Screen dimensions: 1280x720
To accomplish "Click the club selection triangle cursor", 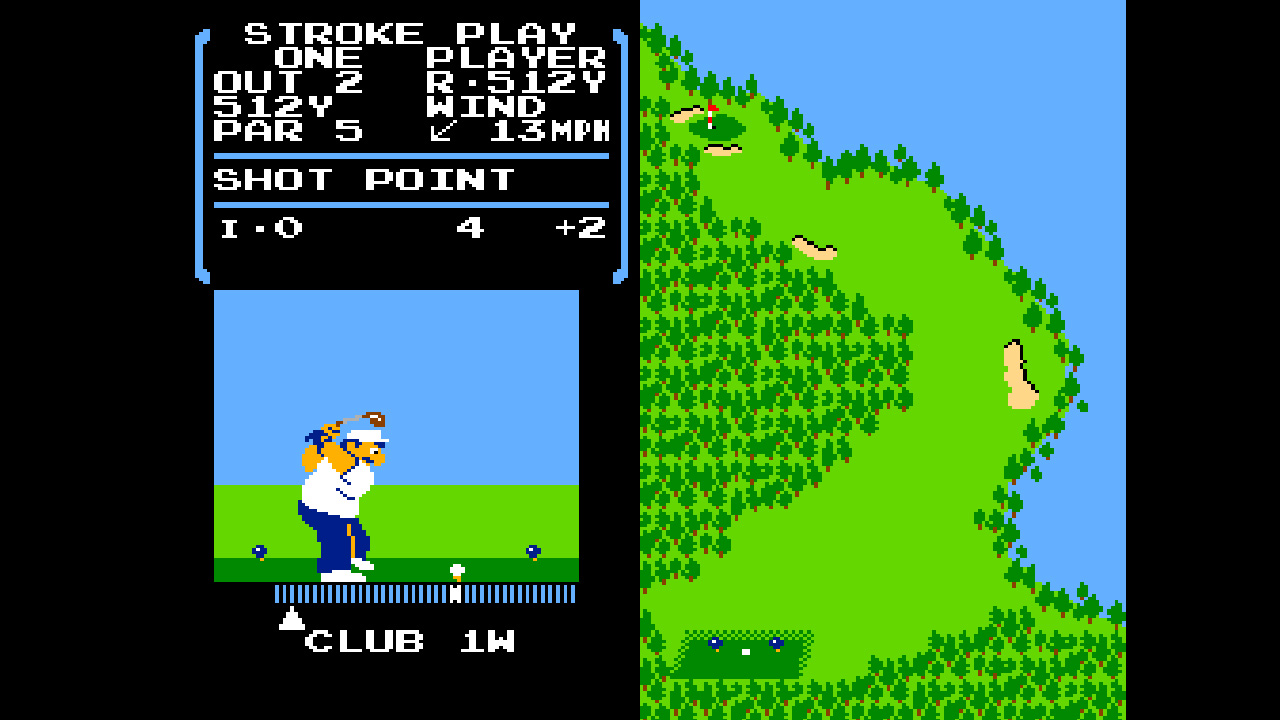I will (x=292, y=620).
